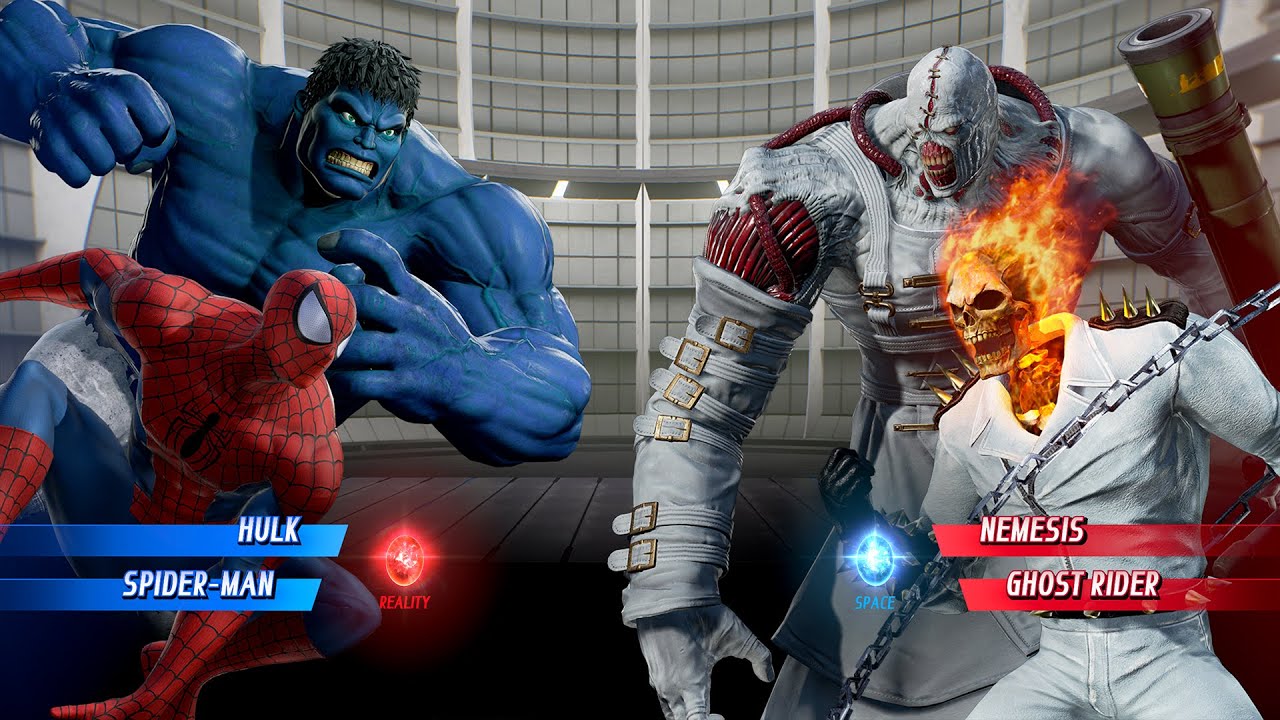Viewport: 1280px width, 720px height.
Task: Choose the Nemesis name banner
Action: pyautogui.click(x=1032, y=531)
